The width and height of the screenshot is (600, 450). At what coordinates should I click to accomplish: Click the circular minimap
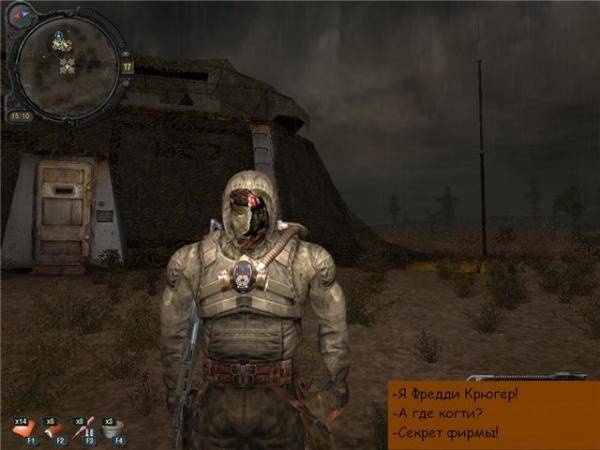point(68,60)
